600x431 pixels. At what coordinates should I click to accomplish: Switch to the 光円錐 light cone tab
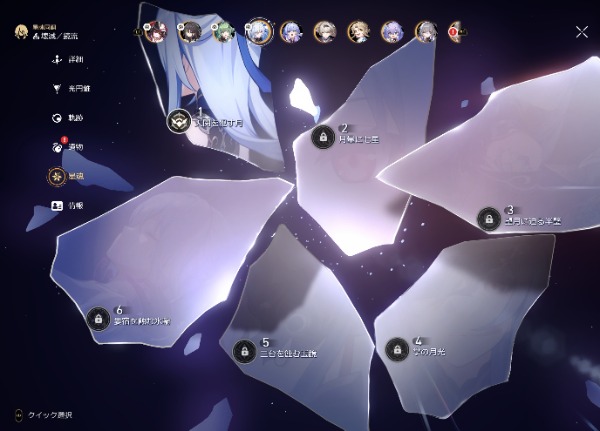(x=58, y=89)
